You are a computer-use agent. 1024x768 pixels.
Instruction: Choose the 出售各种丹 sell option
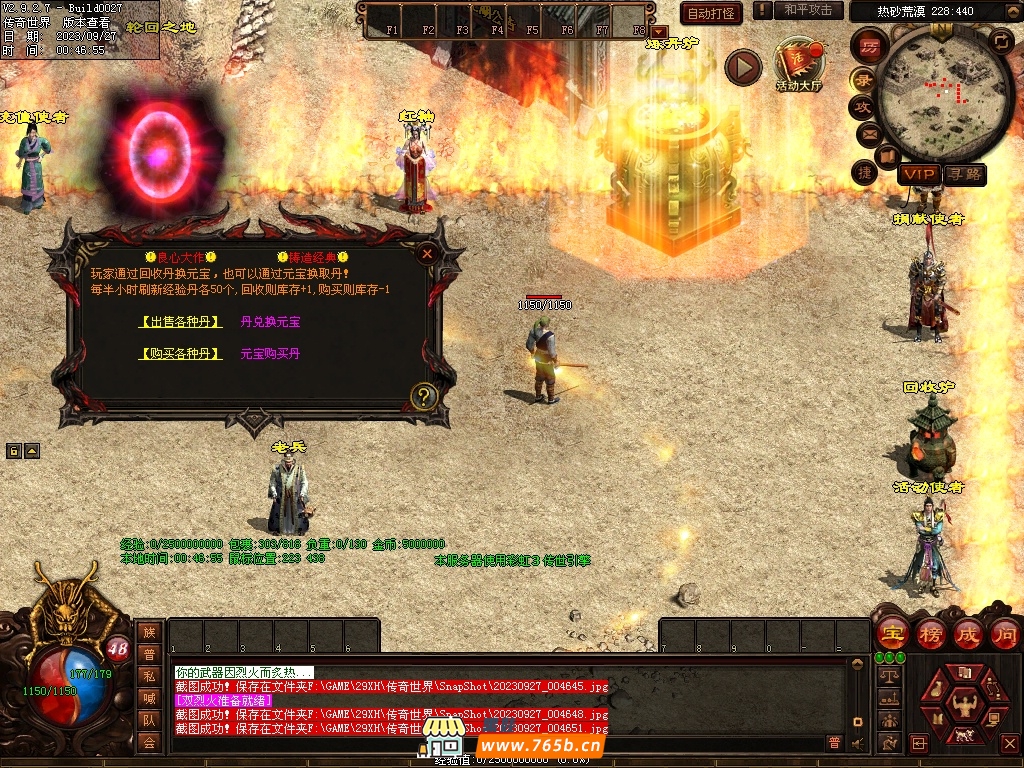tap(181, 322)
